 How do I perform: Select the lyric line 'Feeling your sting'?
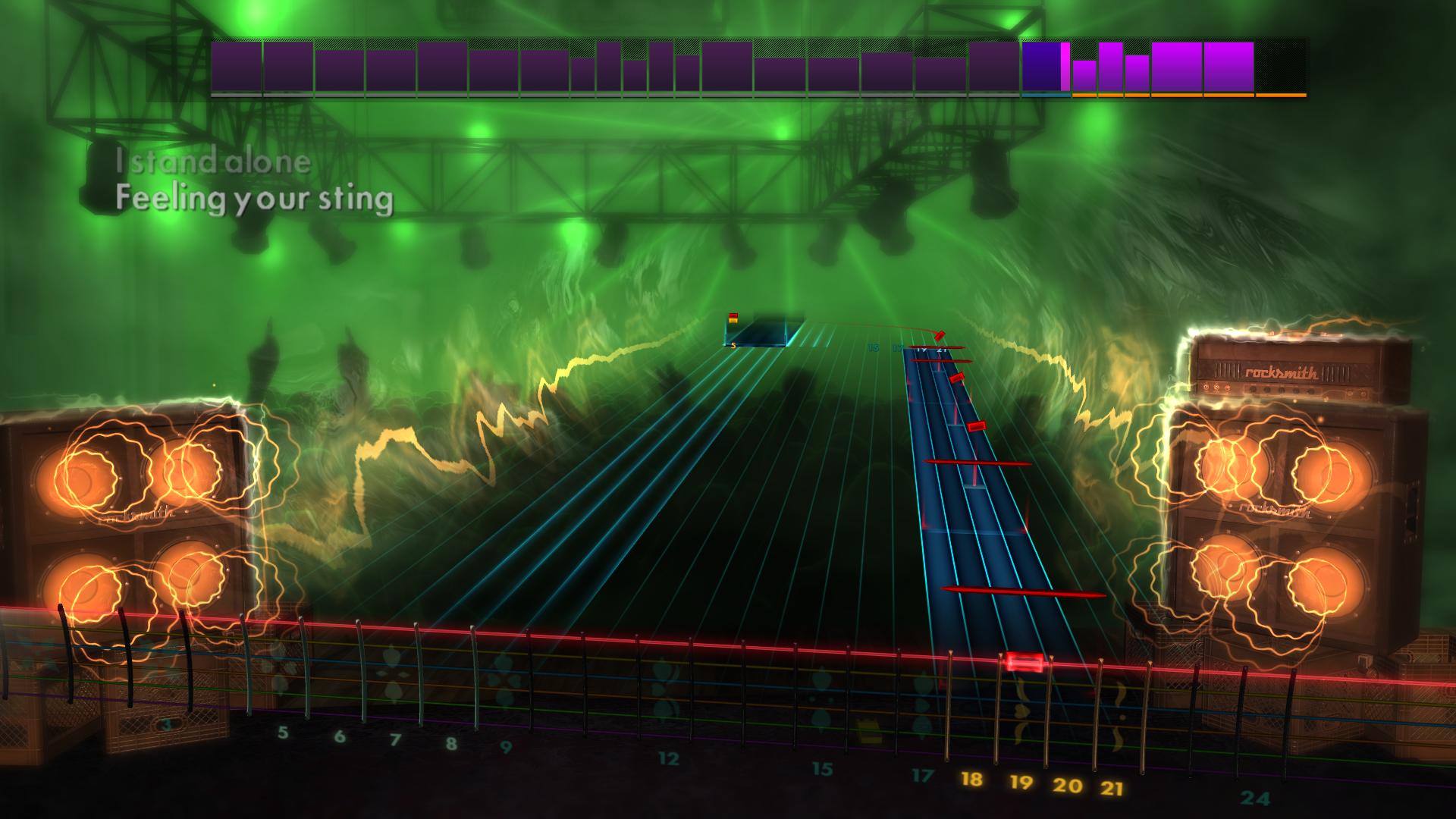coord(256,200)
